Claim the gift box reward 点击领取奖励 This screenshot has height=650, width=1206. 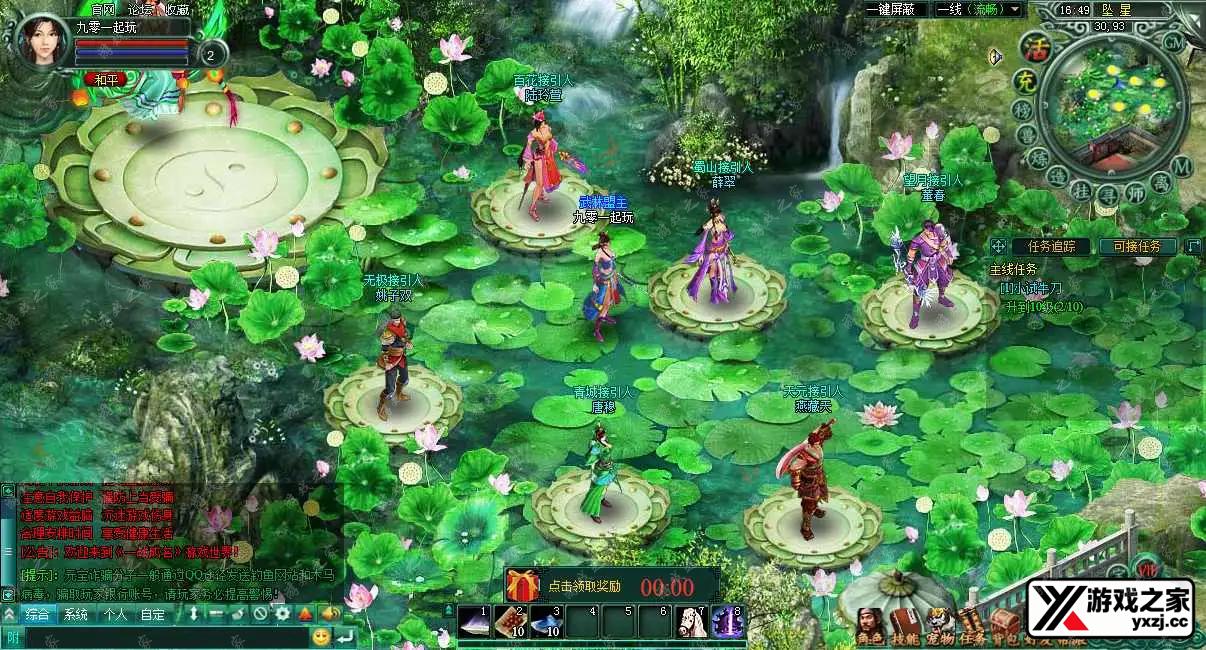point(522,586)
